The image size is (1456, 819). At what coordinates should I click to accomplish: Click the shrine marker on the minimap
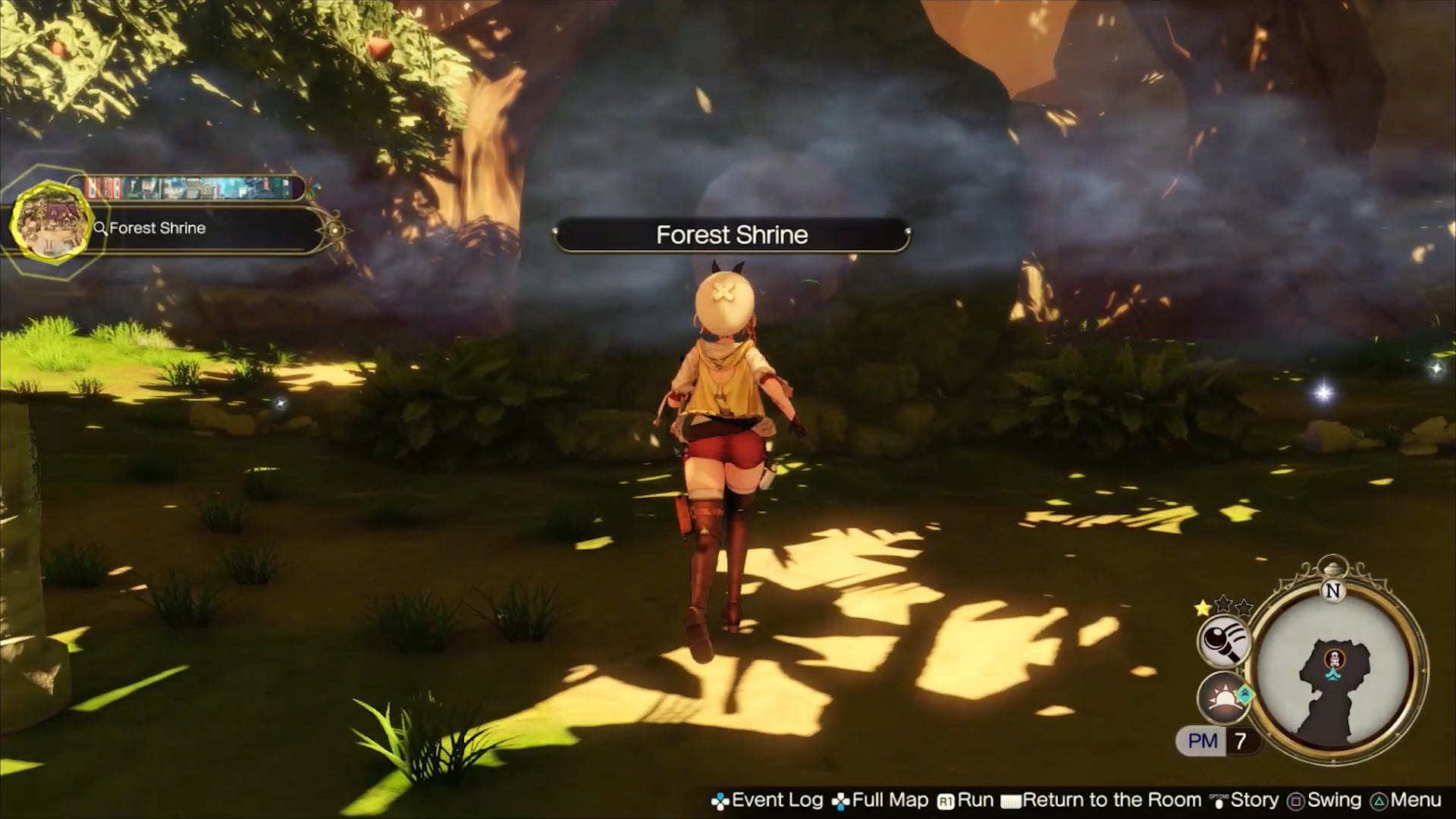(1332, 657)
